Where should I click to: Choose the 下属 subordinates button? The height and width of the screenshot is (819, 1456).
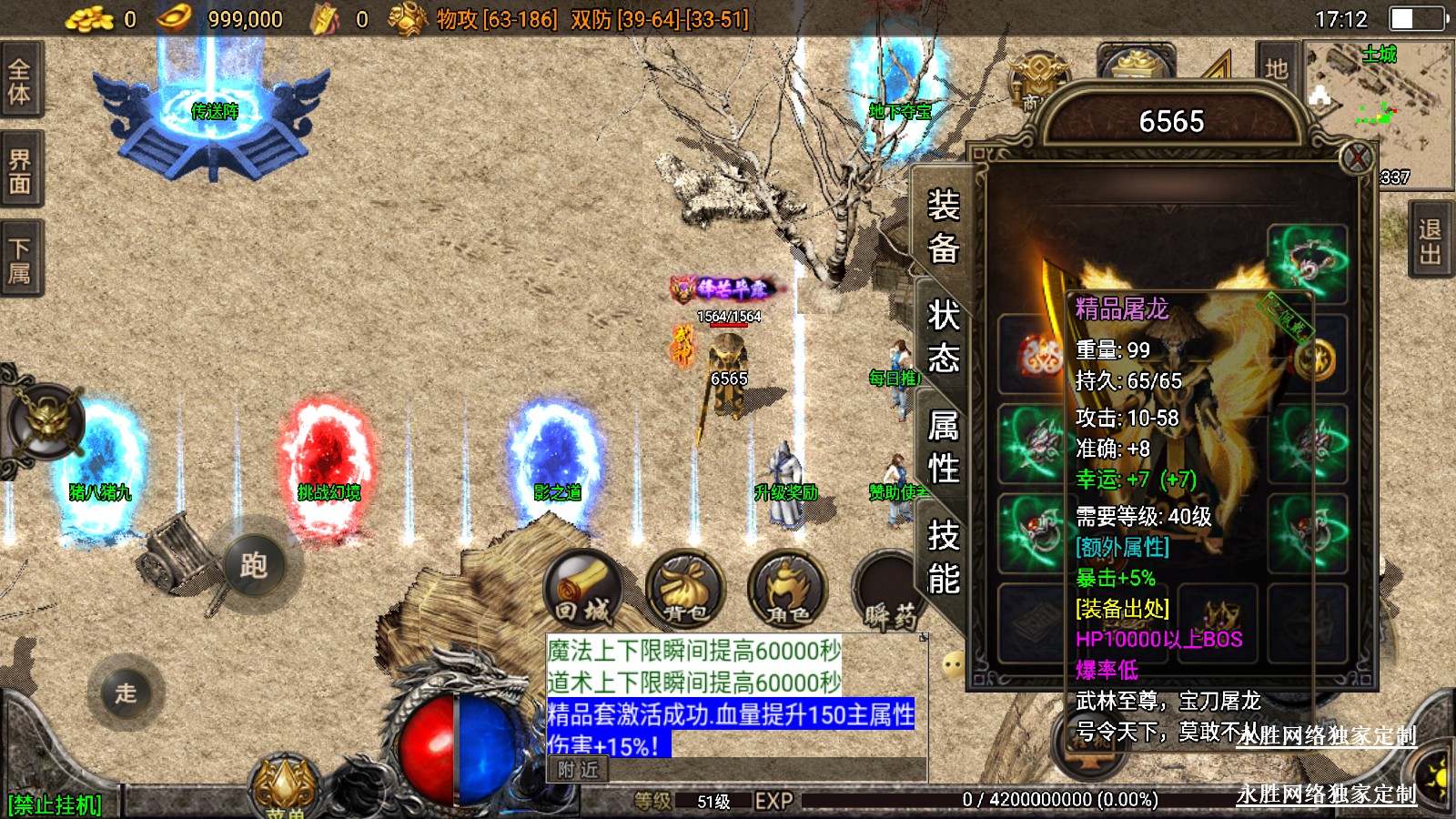(20, 259)
